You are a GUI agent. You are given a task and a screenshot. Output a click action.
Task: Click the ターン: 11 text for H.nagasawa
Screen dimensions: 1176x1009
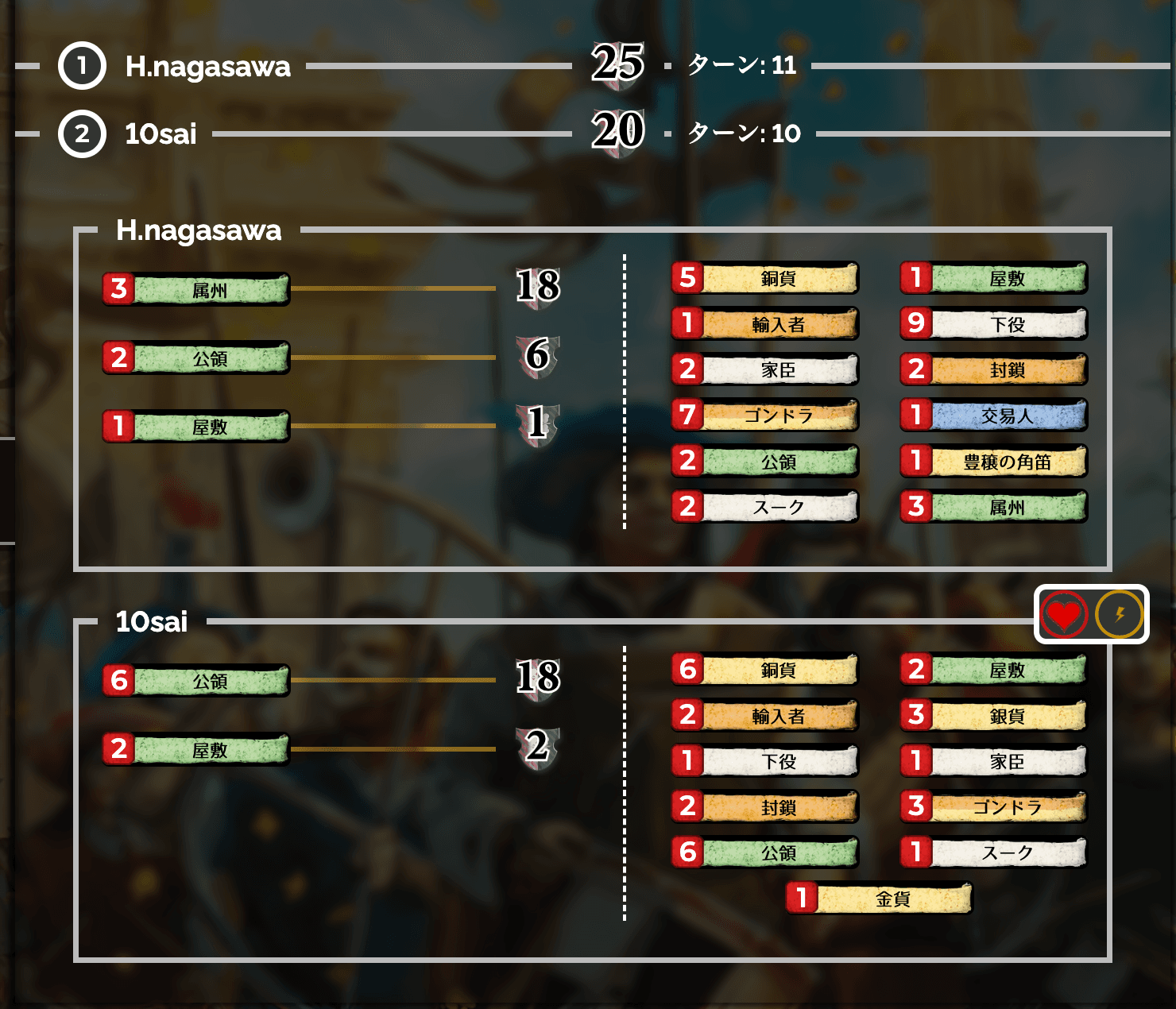[x=740, y=68]
